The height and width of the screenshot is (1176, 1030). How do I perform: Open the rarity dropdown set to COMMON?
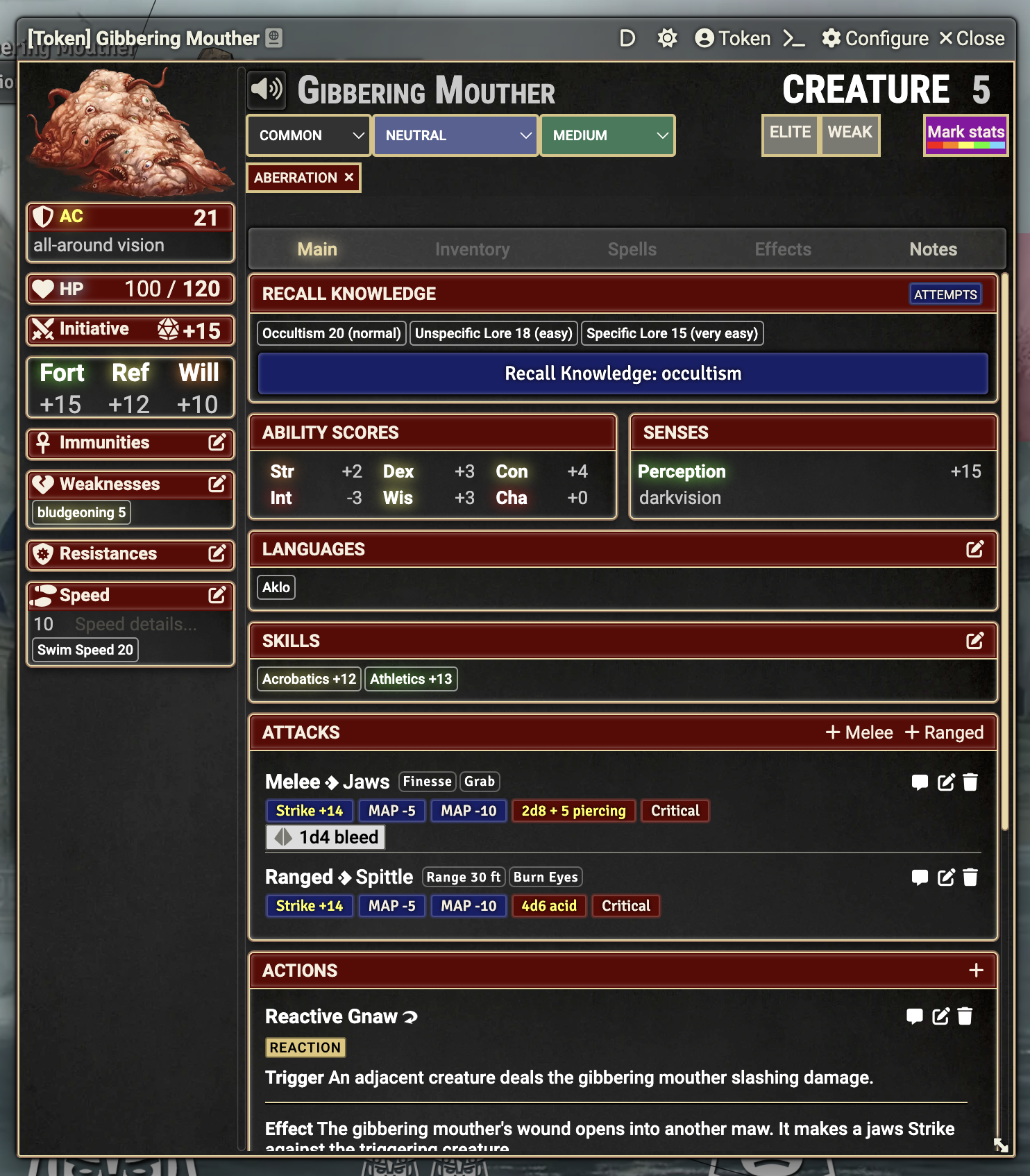(x=307, y=135)
